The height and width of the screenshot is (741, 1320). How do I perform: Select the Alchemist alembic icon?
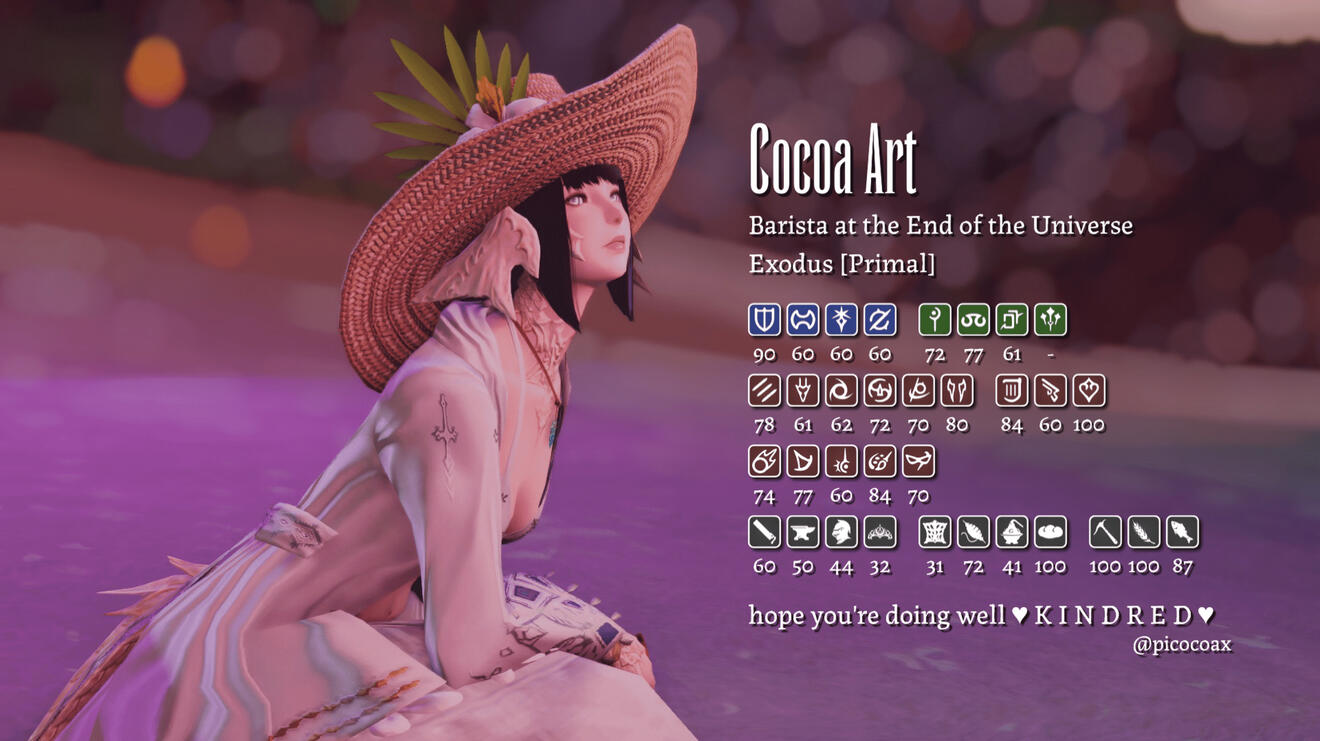1012,533
